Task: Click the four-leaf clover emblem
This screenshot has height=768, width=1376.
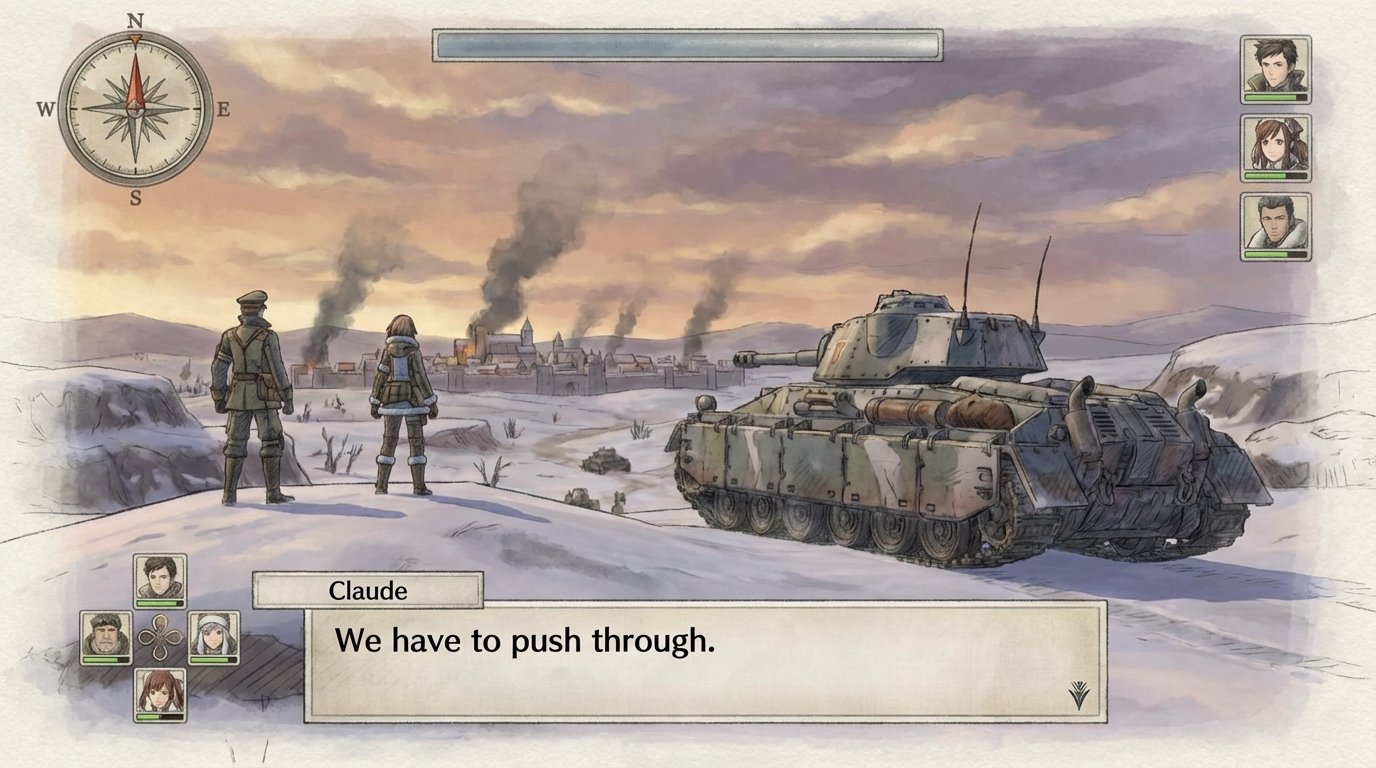Action: click(160, 637)
